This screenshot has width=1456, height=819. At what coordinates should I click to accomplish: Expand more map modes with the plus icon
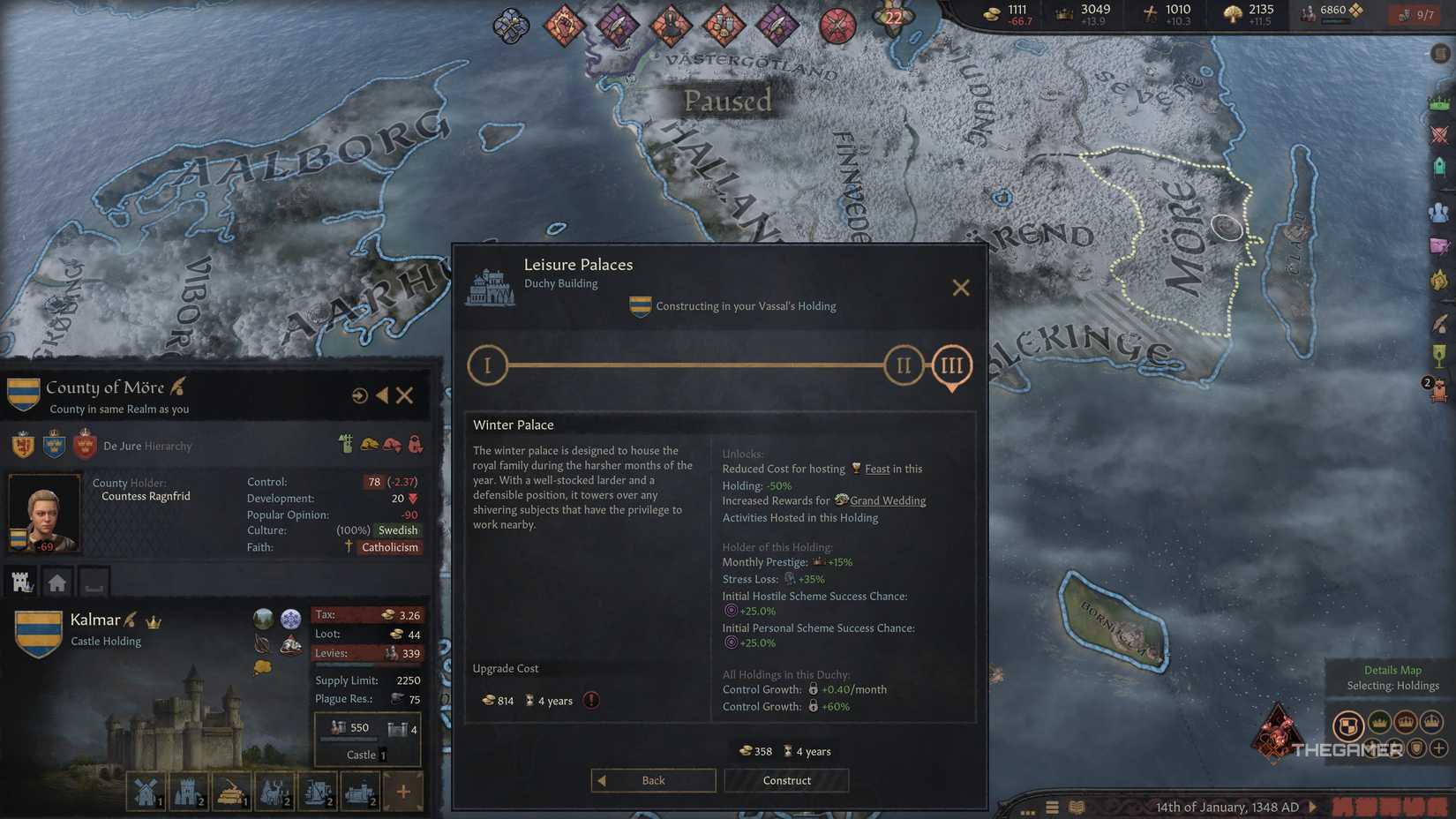point(1438,748)
